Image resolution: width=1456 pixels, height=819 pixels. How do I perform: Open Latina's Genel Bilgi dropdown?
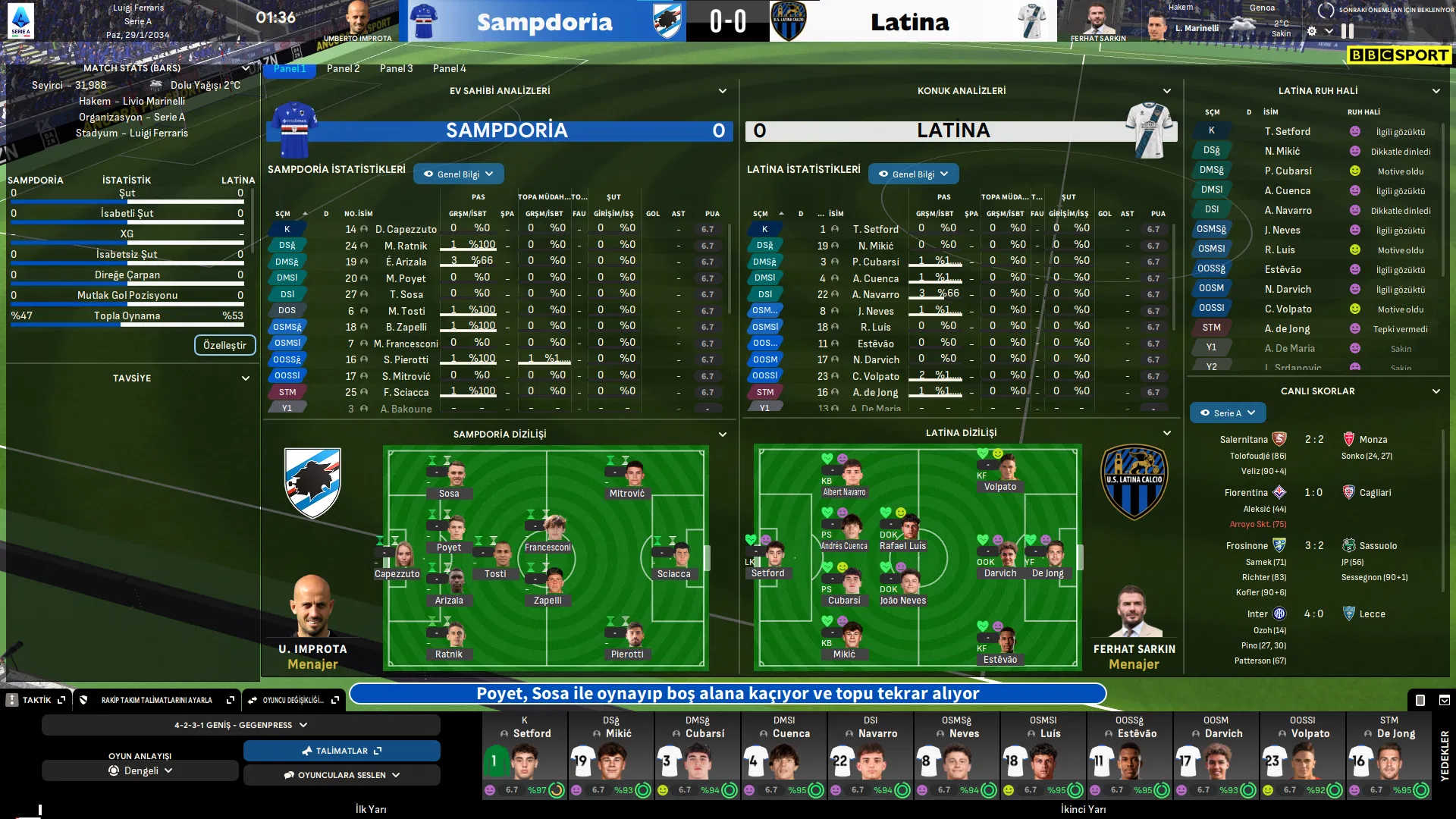[913, 174]
